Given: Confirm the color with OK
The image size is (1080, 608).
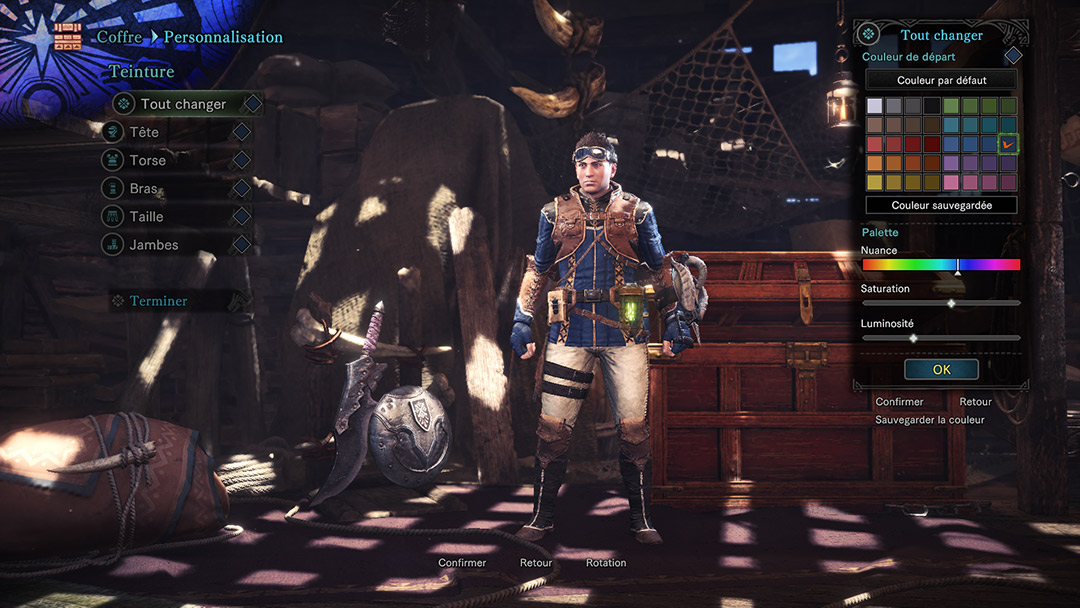Looking at the screenshot, I should (941, 369).
